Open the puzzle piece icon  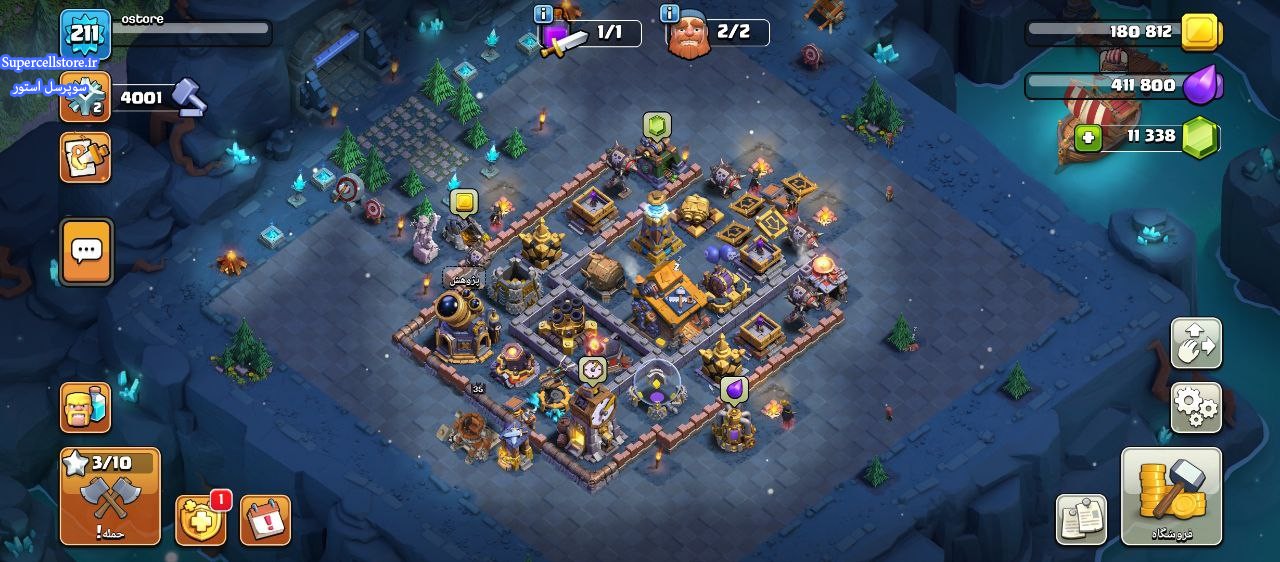(x=85, y=157)
